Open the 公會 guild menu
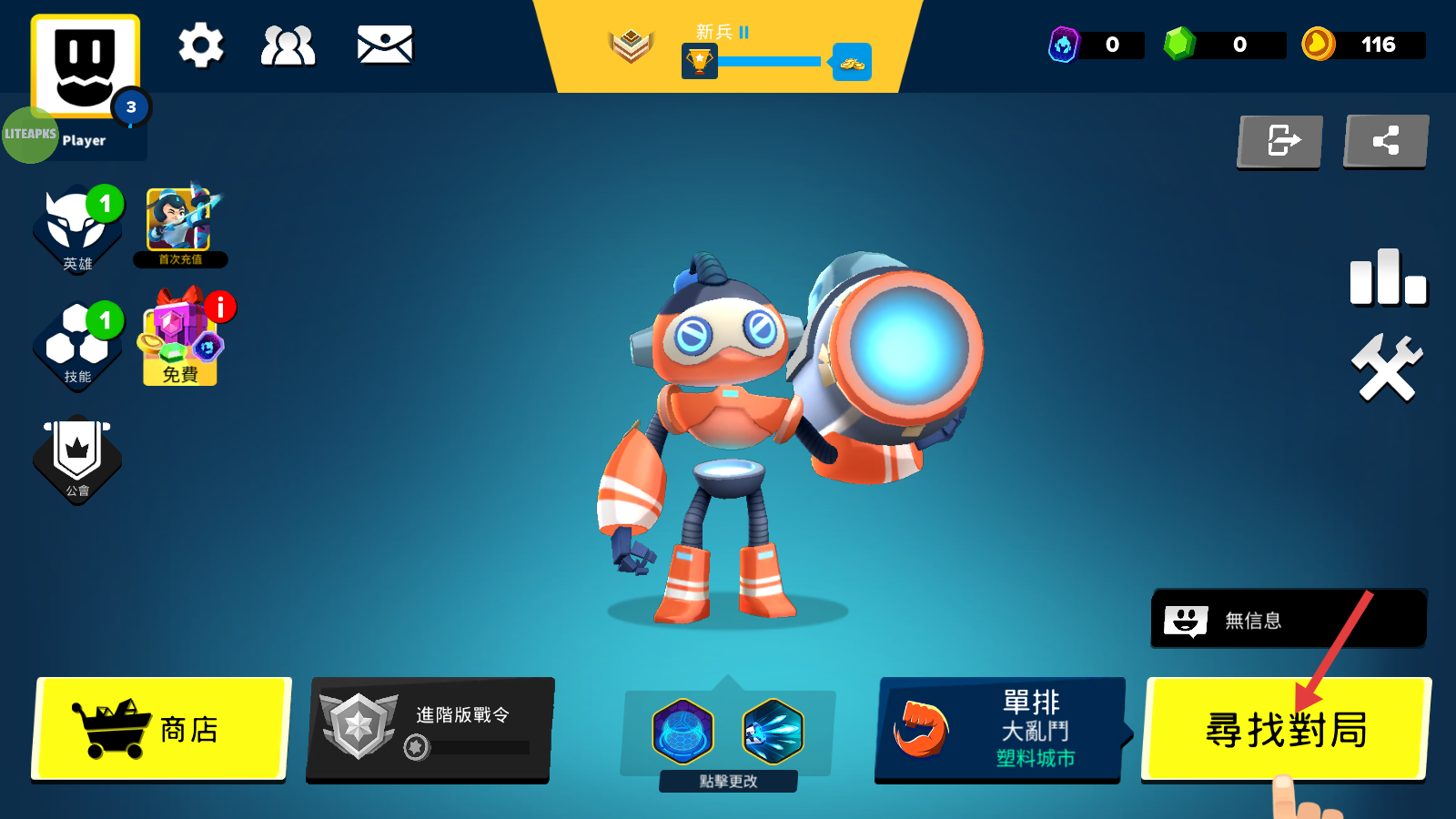The width and height of the screenshot is (1456, 819). (x=77, y=460)
